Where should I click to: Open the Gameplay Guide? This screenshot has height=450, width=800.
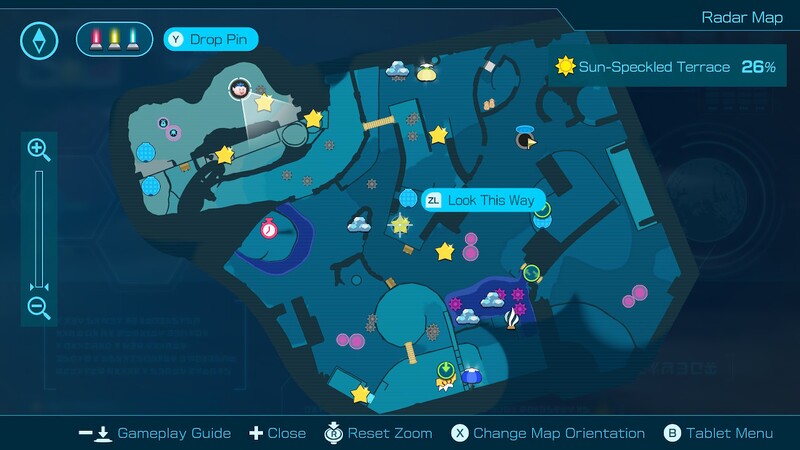[x=155, y=433]
